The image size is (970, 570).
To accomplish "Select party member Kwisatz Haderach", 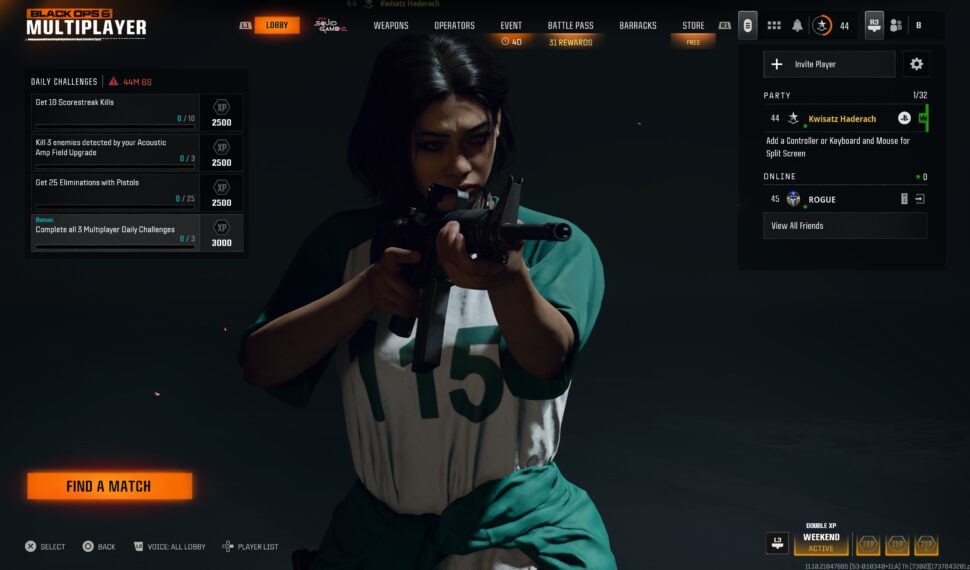I will coord(842,118).
